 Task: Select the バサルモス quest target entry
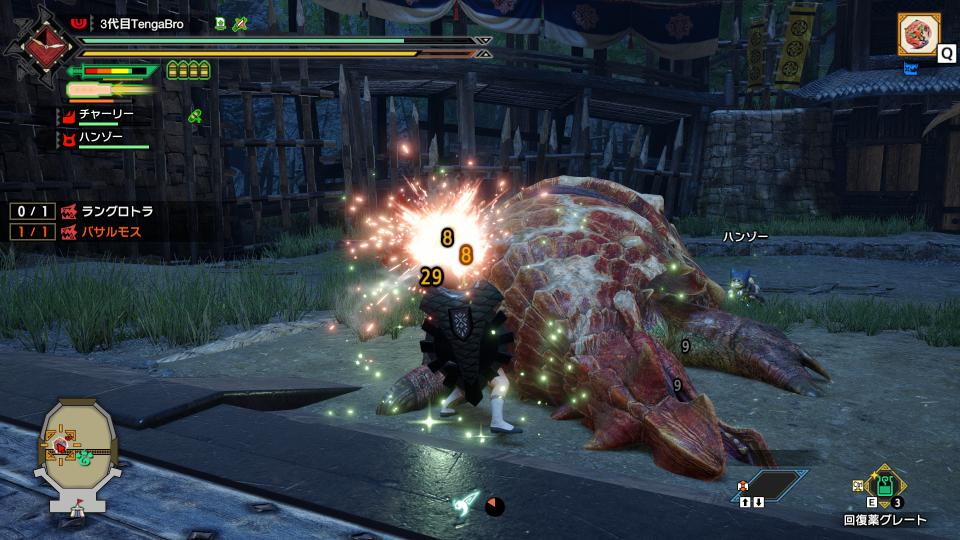(x=109, y=232)
